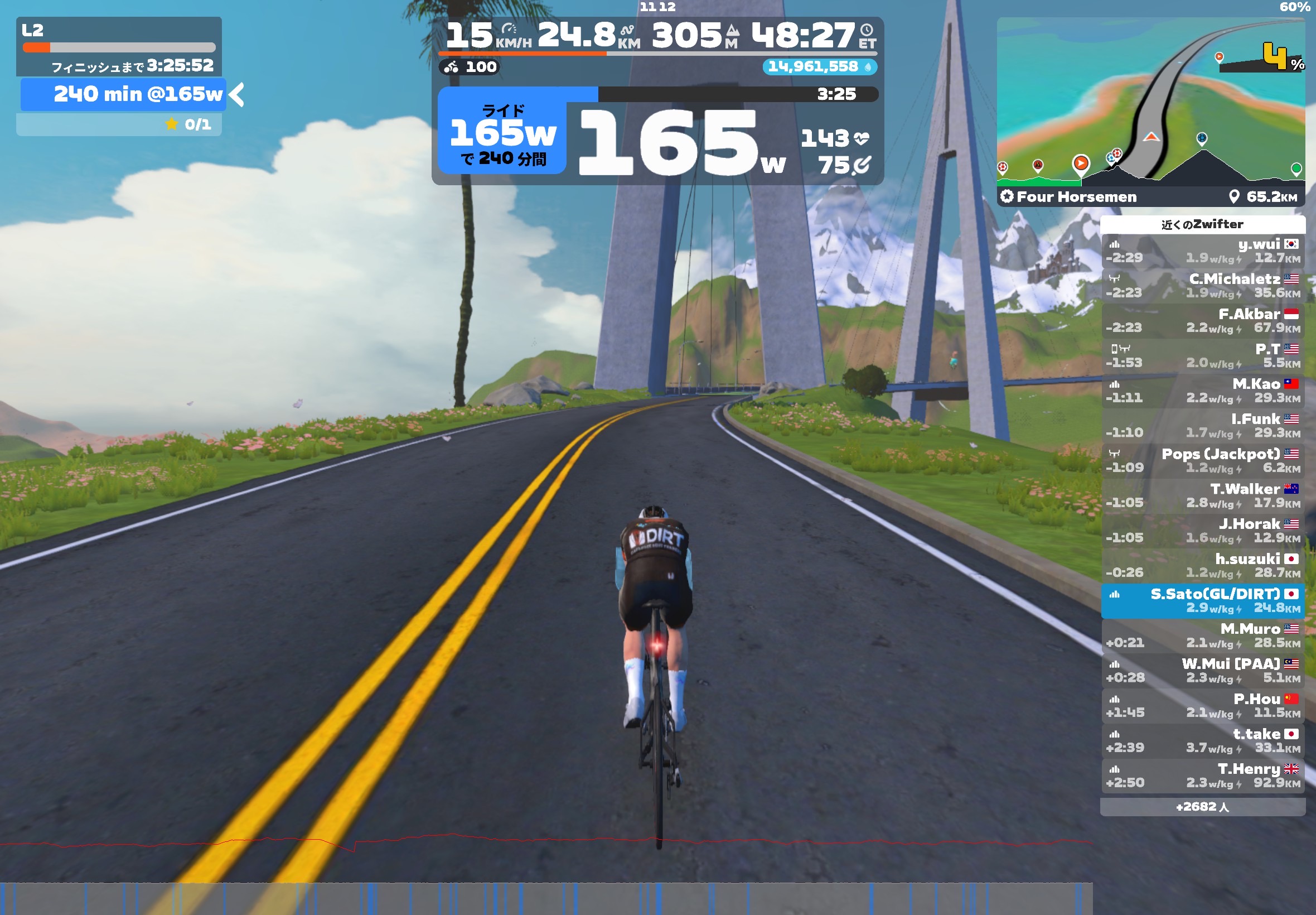Choose M.Muro from the rider list
This screenshot has height=915, width=1316.
point(1202,635)
